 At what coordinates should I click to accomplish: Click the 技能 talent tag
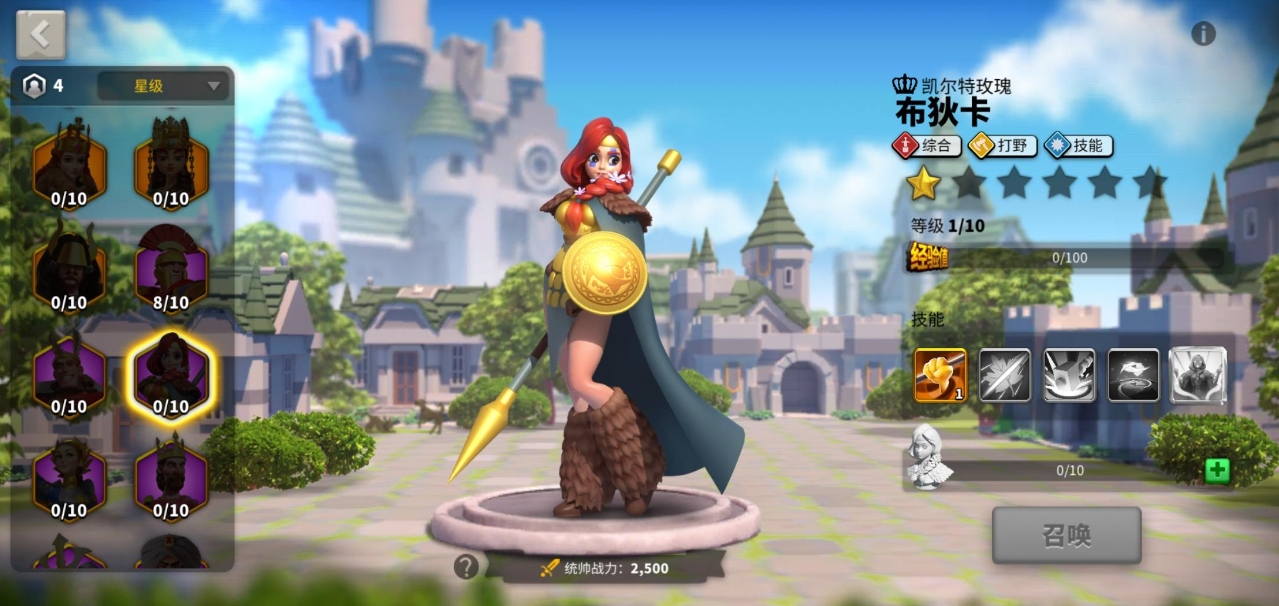[1078, 146]
